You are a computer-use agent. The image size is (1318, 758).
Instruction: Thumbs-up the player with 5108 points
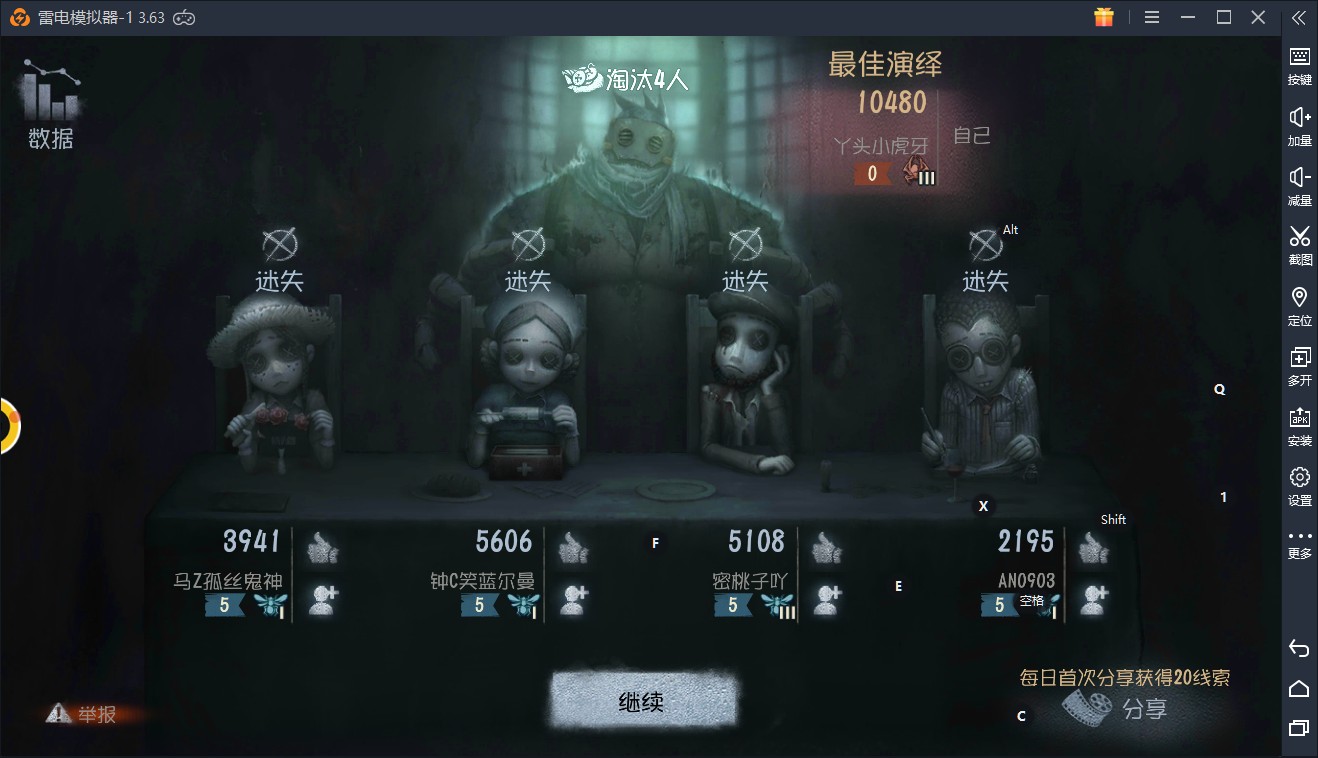point(825,546)
